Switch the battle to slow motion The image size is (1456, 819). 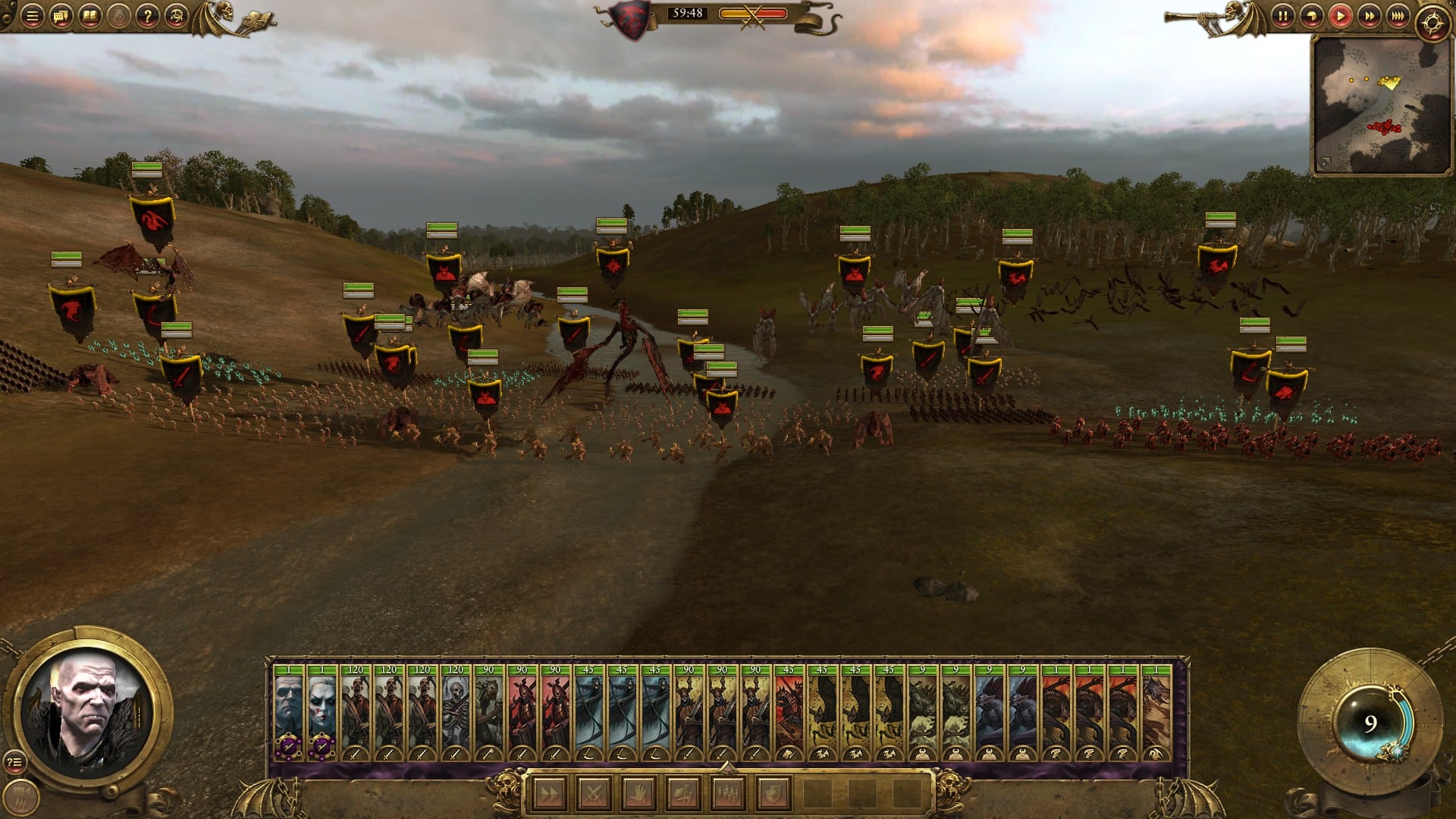(x=1311, y=16)
